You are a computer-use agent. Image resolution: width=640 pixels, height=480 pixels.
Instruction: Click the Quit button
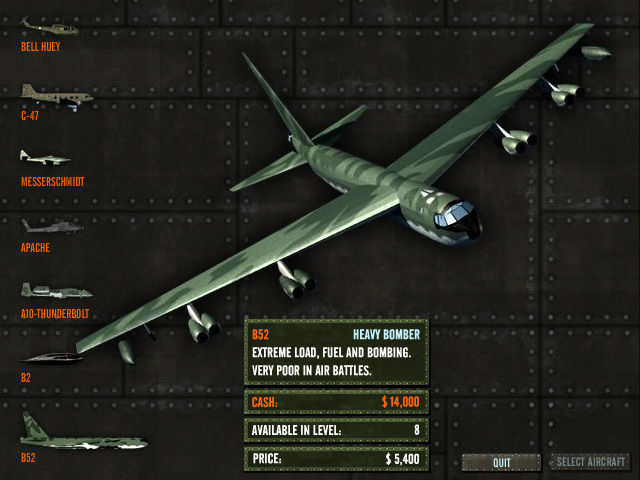[x=502, y=462]
